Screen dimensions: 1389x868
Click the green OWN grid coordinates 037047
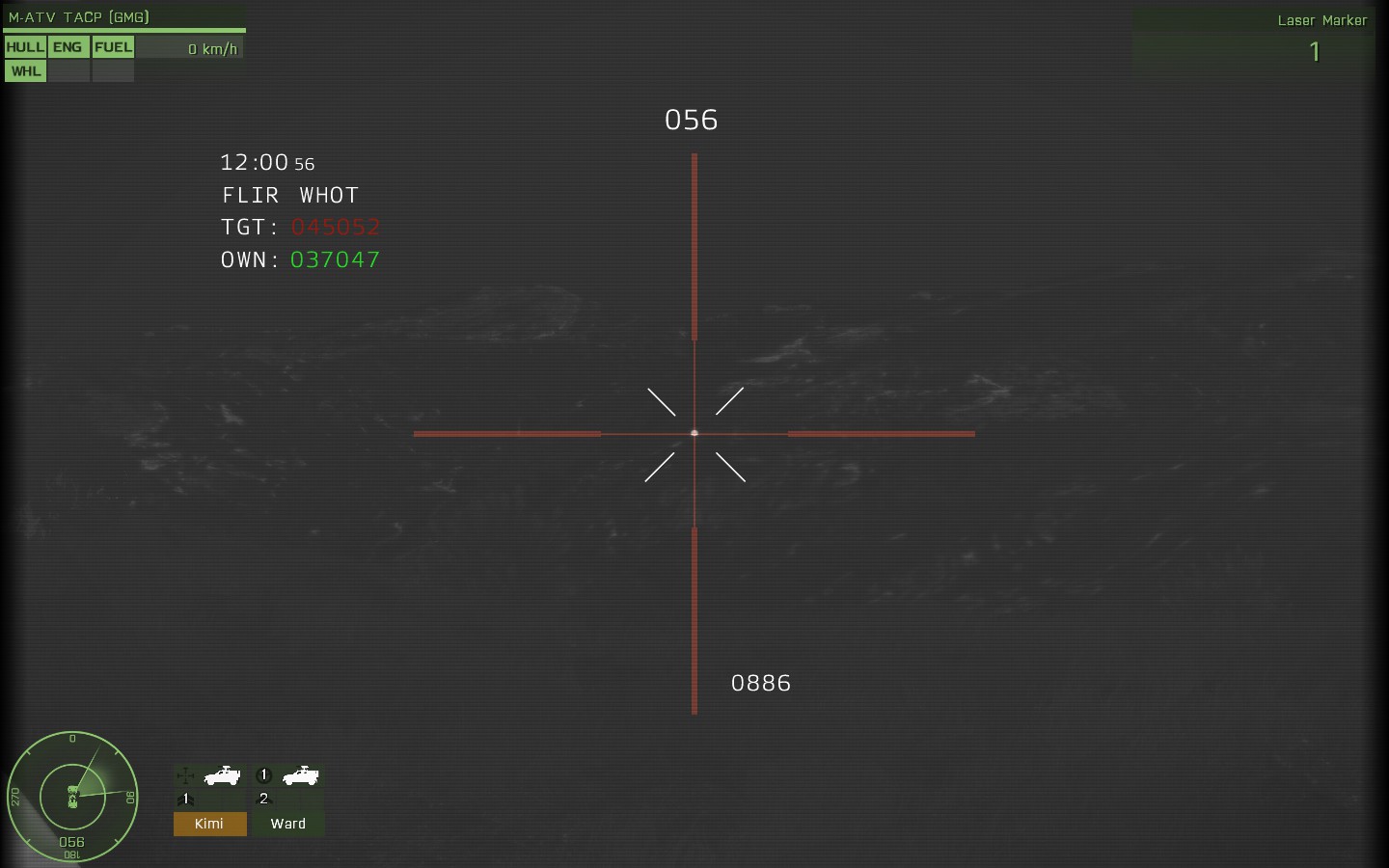pyautogui.click(x=335, y=259)
